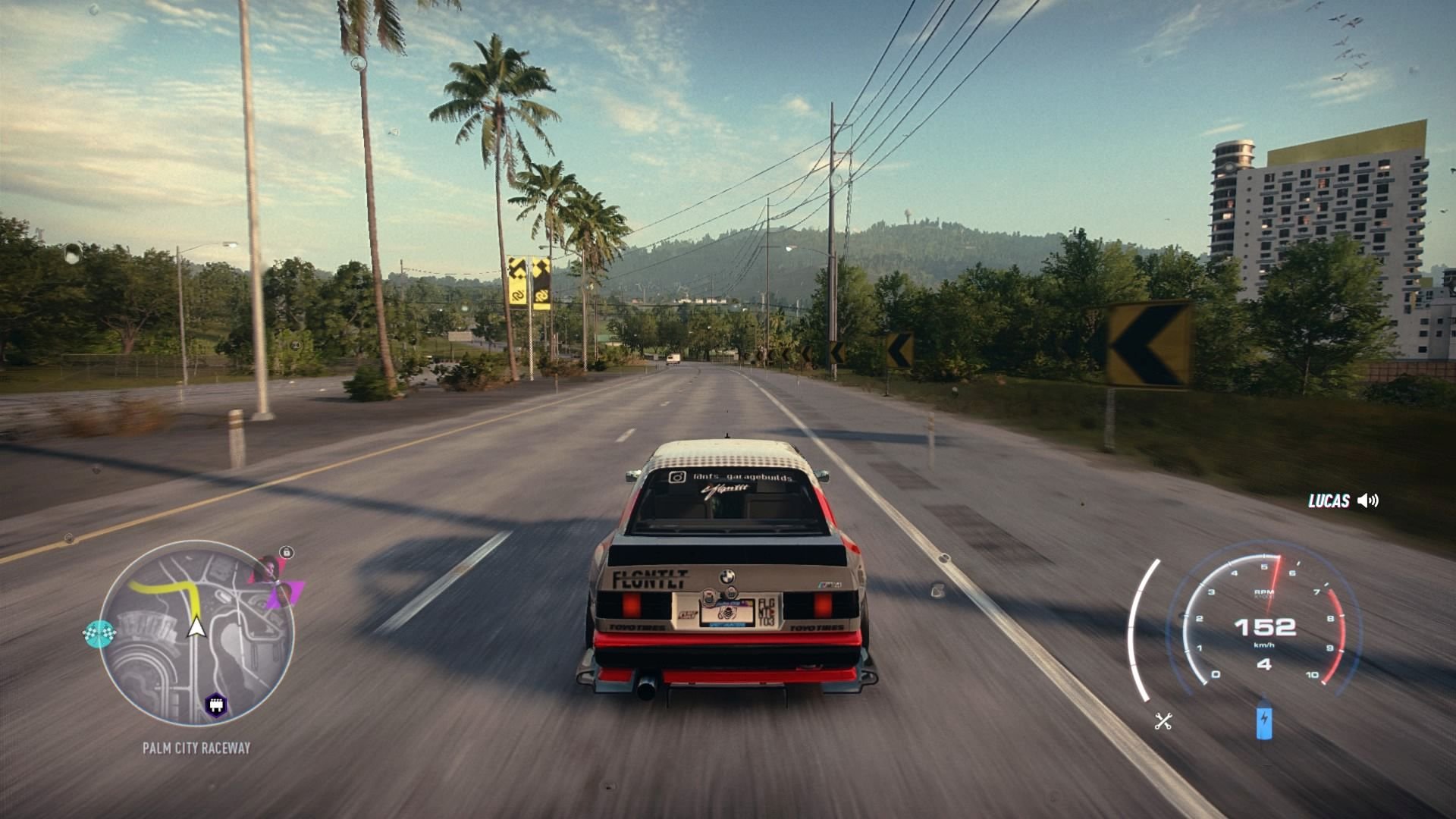
Task: Click the Instagram logo sticker on the rear window
Action: pos(676,477)
